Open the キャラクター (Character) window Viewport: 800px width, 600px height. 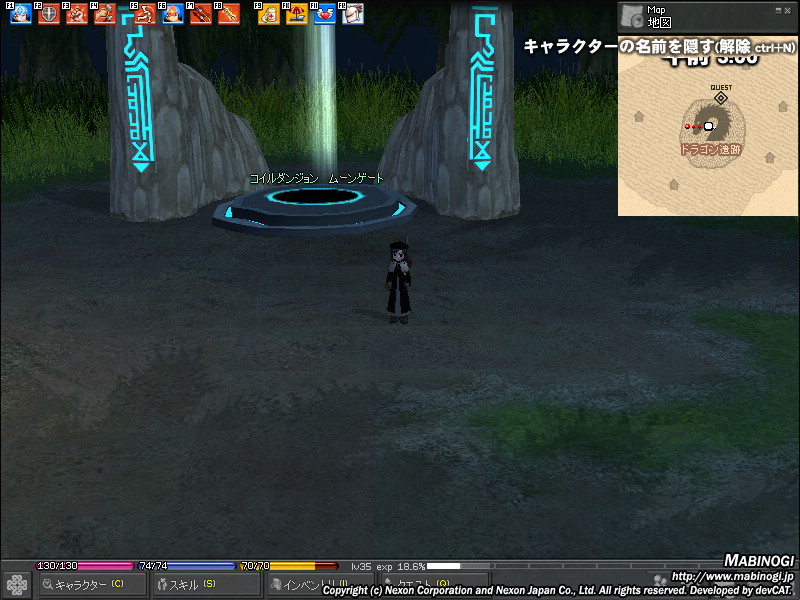pyautogui.click(x=88, y=584)
